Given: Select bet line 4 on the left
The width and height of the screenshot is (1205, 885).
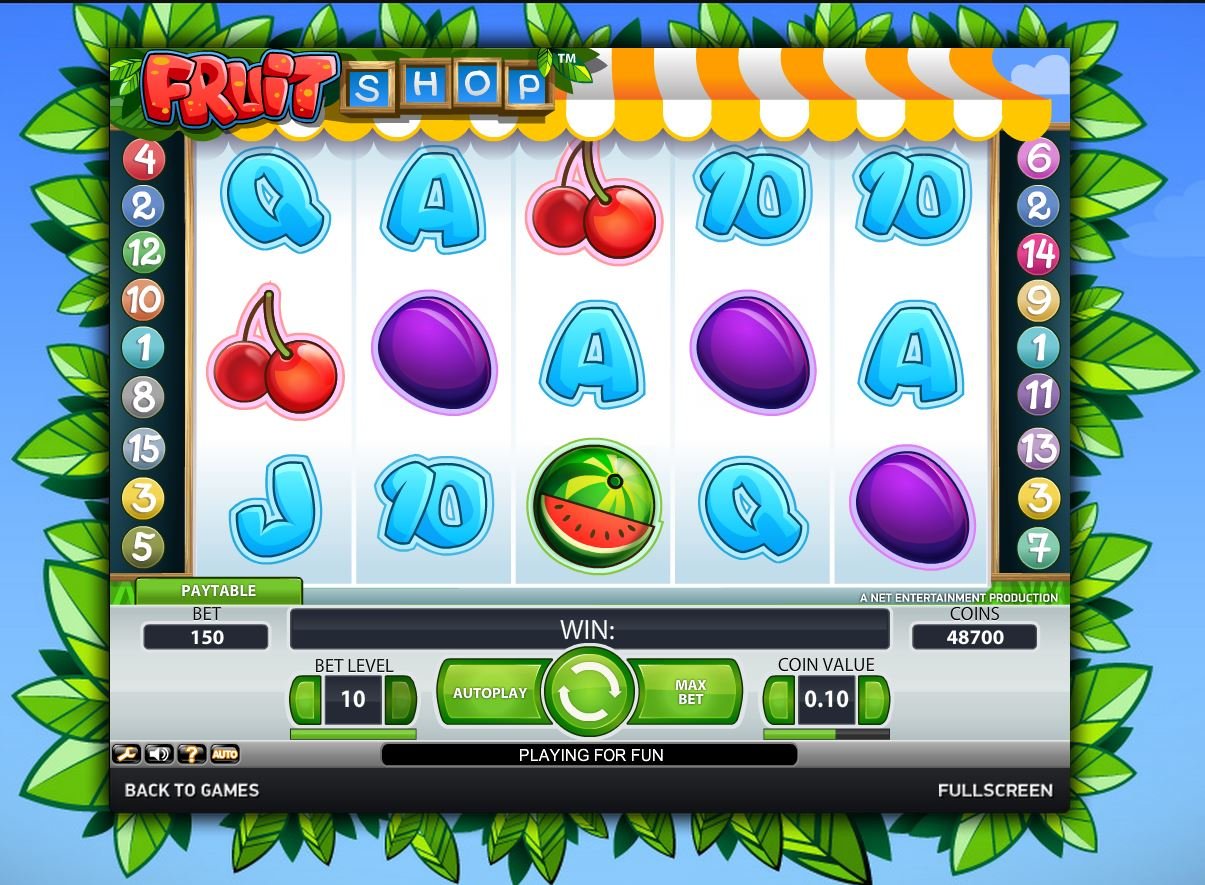Looking at the screenshot, I should 143,158.
